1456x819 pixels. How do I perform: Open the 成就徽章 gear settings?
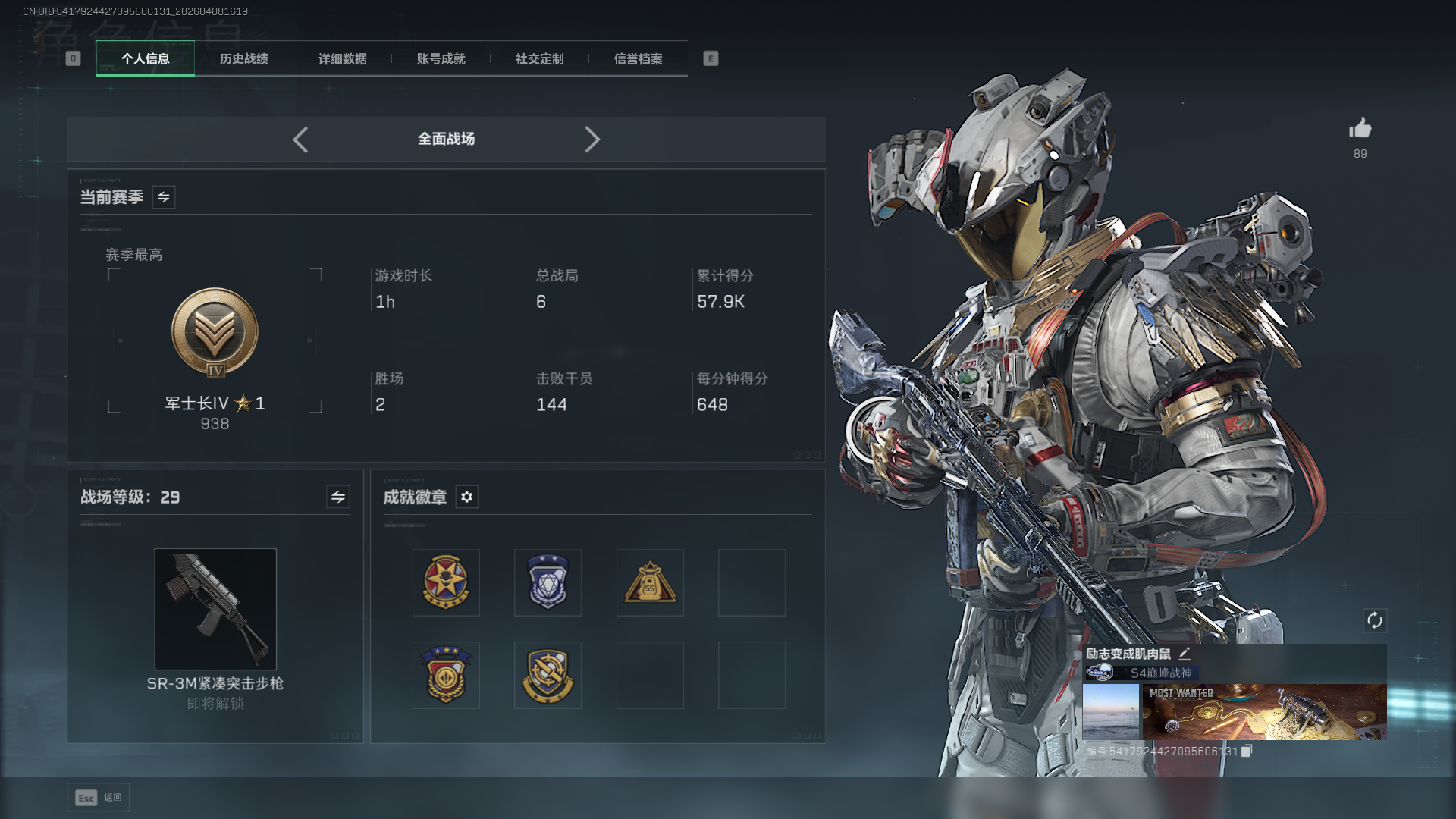click(467, 497)
